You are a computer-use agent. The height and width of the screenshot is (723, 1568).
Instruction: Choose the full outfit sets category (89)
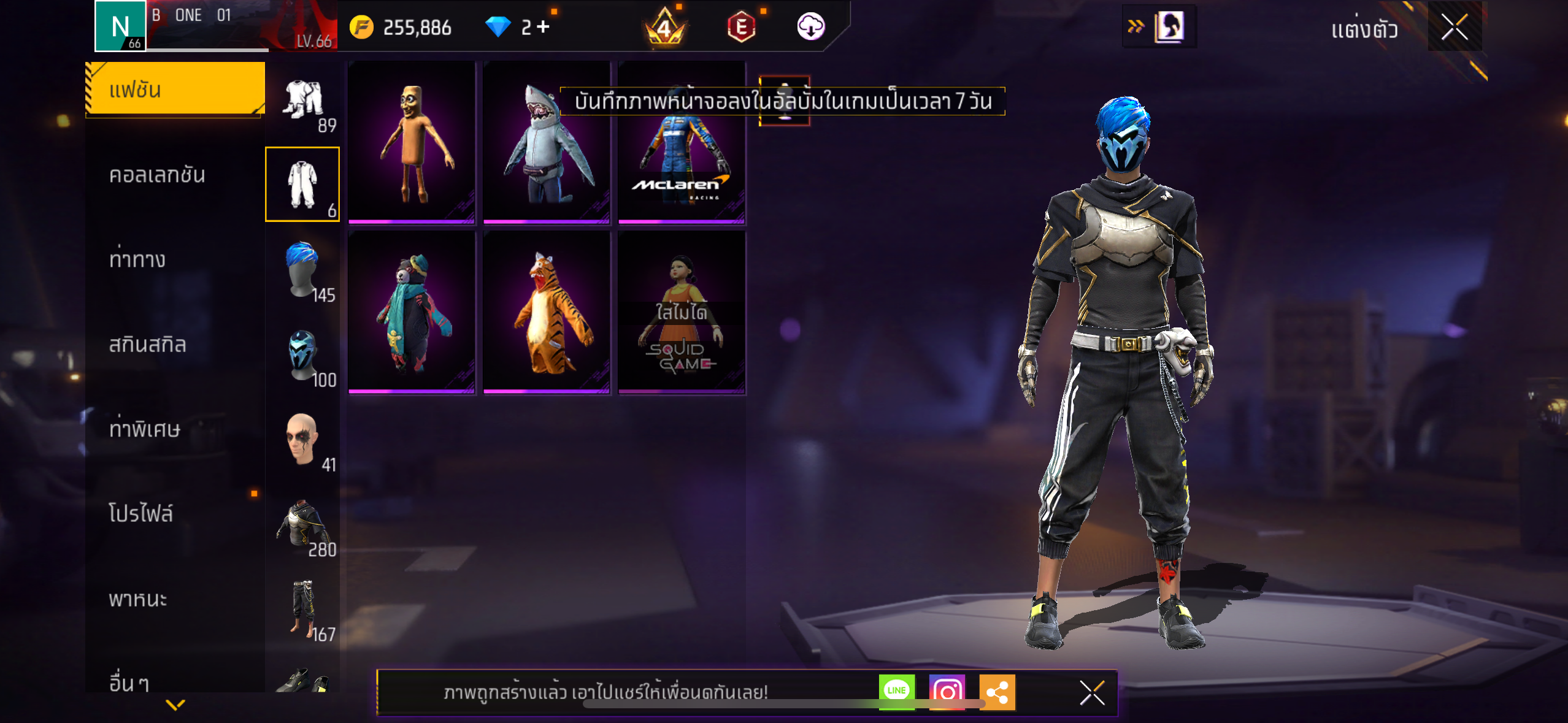pos(303,102)
